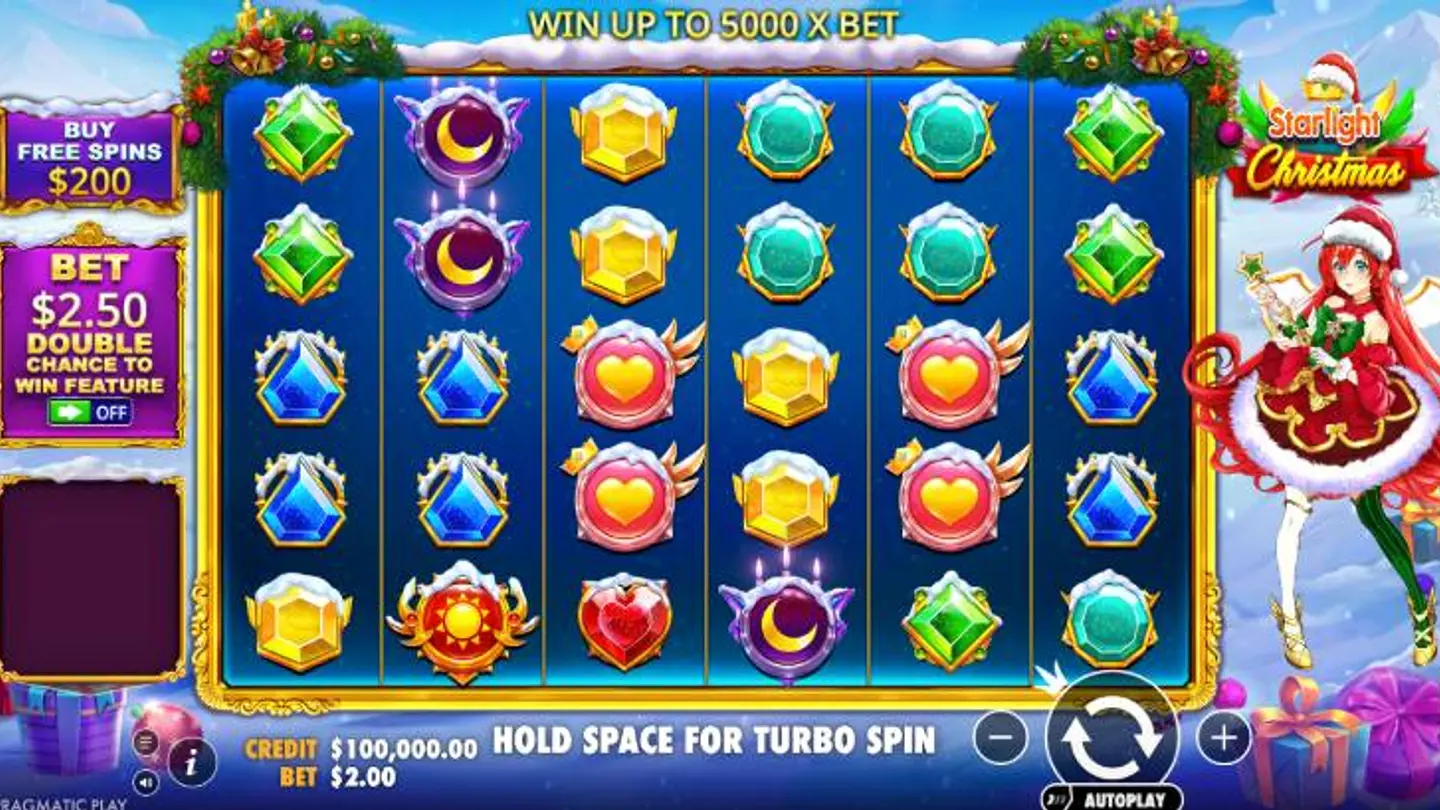Viewport: 1440px width, 810px height.
Task: Mute the game sound with speaker icon
Action: 145,780
